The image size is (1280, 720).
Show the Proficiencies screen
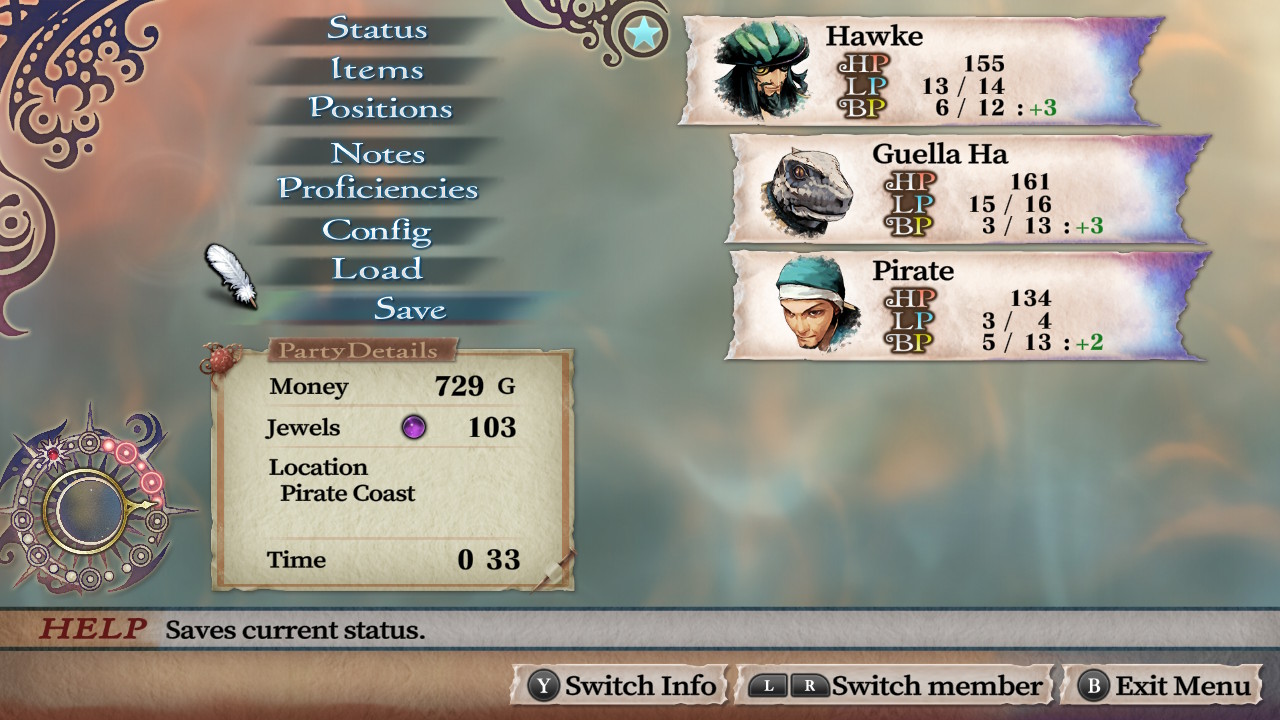[x=378, y=189]
